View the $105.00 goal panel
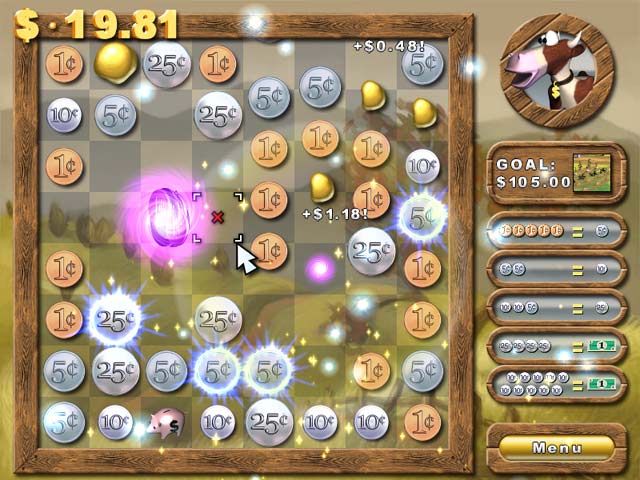The image size is (640, 480). [x=556, y=173]
